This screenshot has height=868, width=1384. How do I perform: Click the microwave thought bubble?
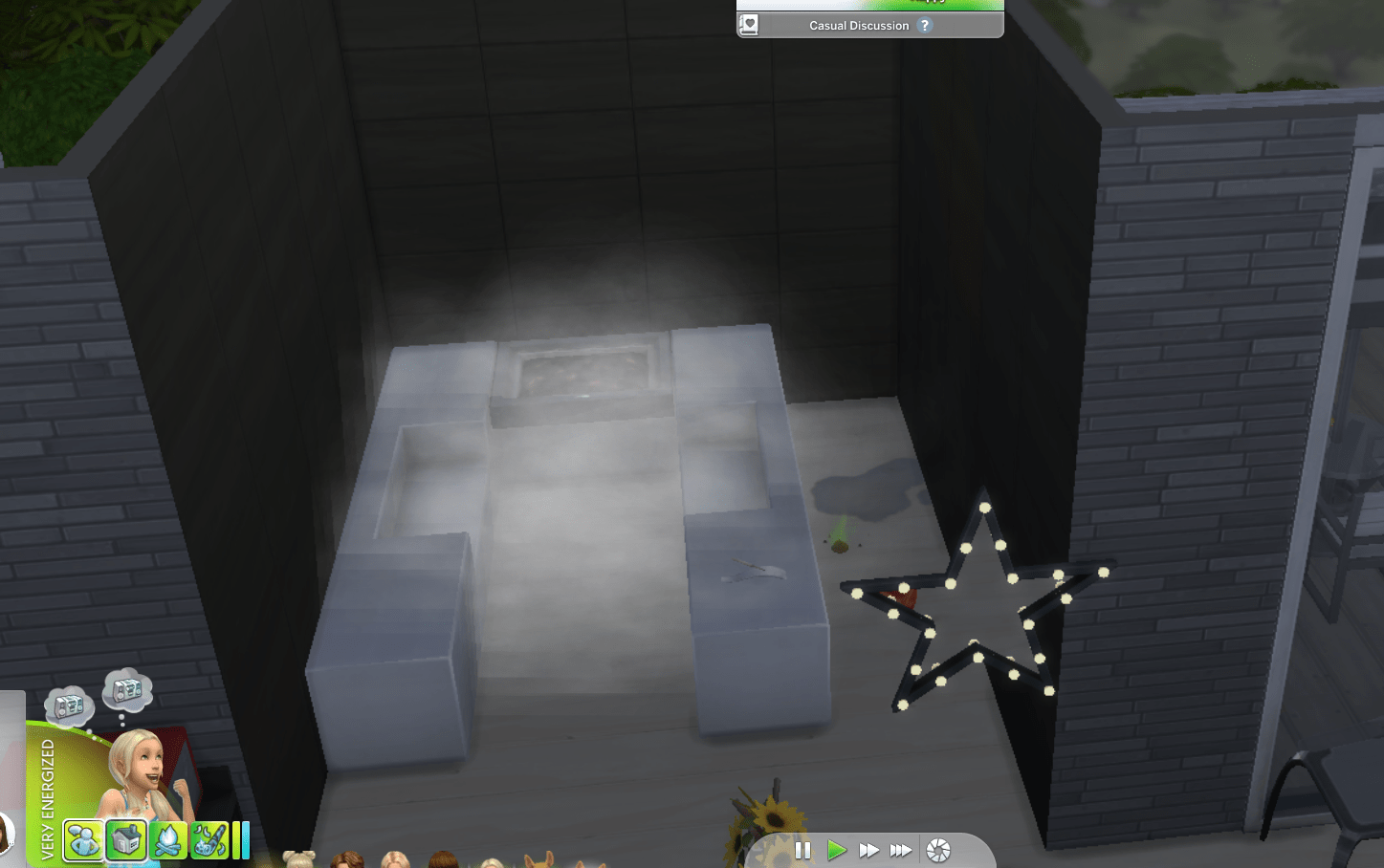point(129,690)
